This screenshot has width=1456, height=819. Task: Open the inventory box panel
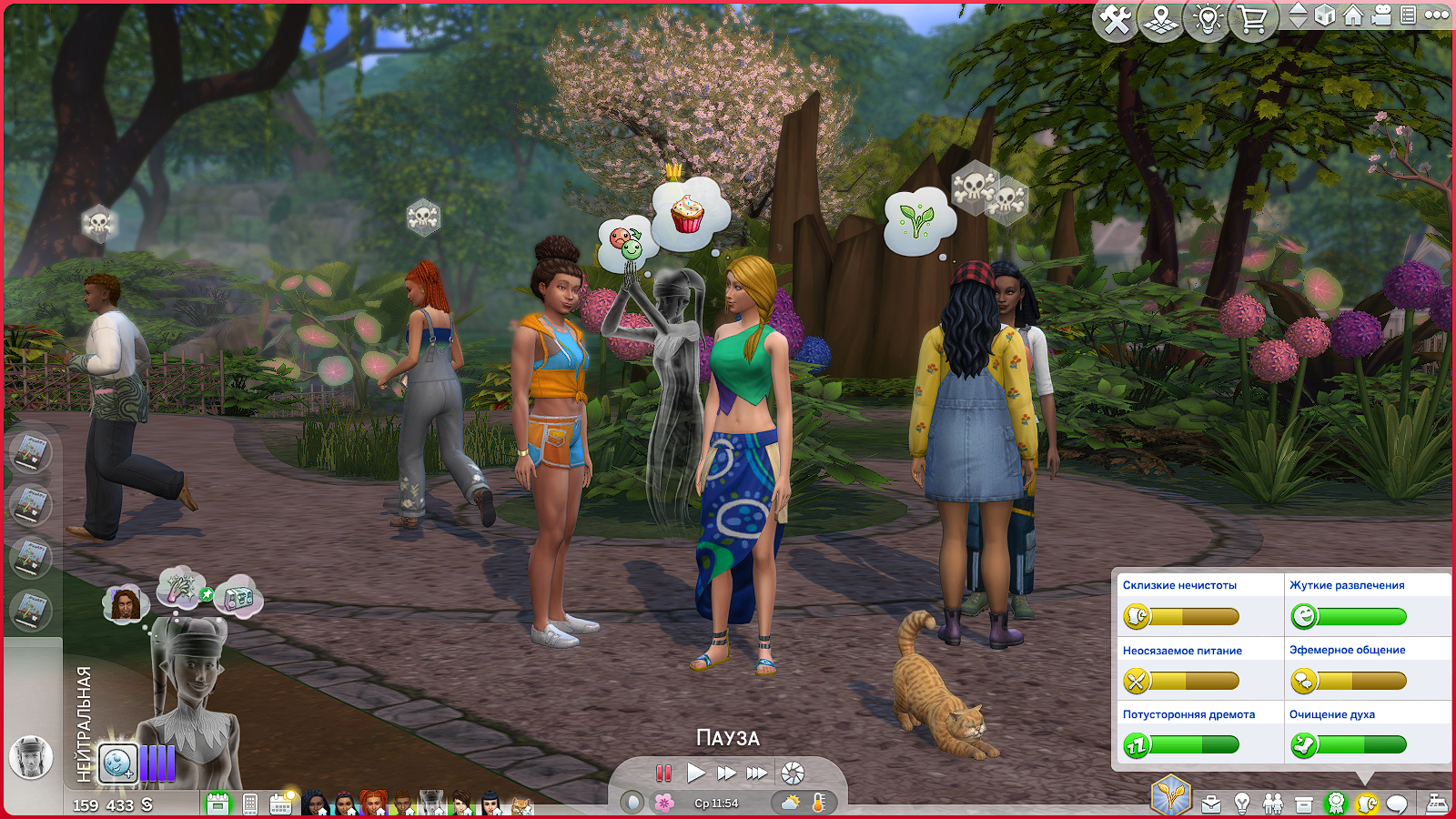coord(1304,804)
